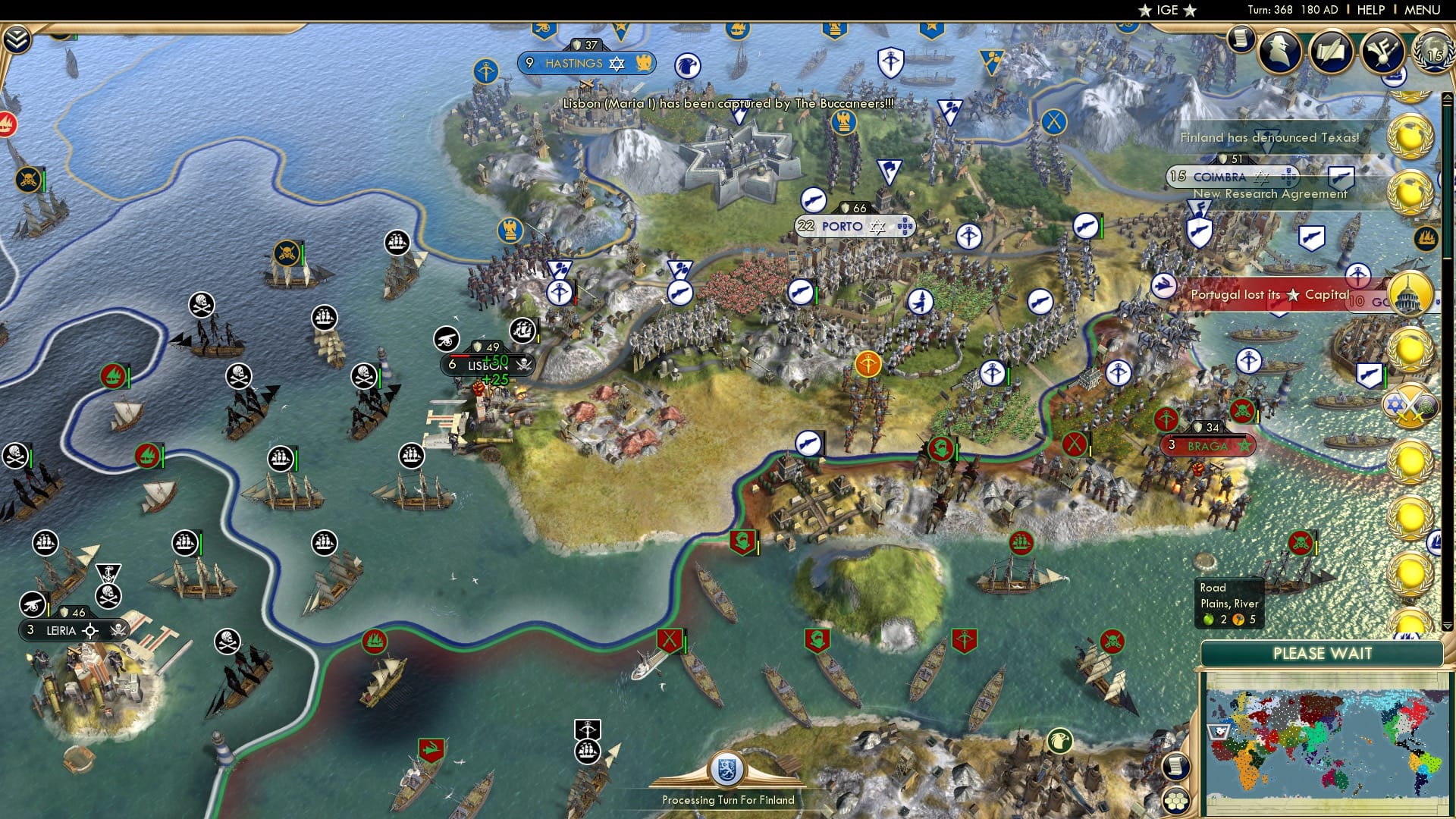The height and width of the screenshot is (819, 1456).
Task: Select the orange unit flag in central Iberia
Action: [867, 362]
